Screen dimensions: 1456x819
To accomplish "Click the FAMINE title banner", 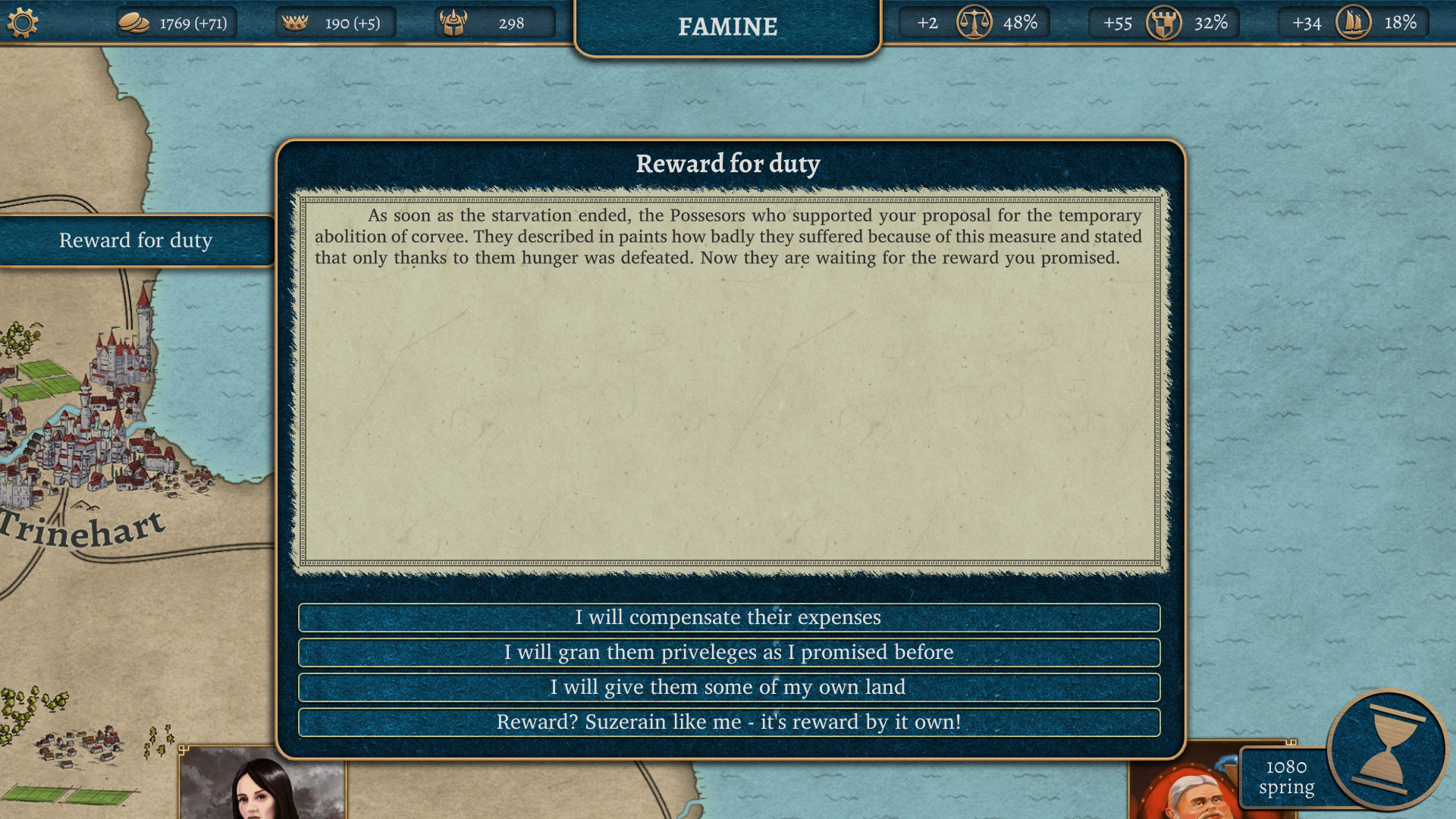I will 727,27.
